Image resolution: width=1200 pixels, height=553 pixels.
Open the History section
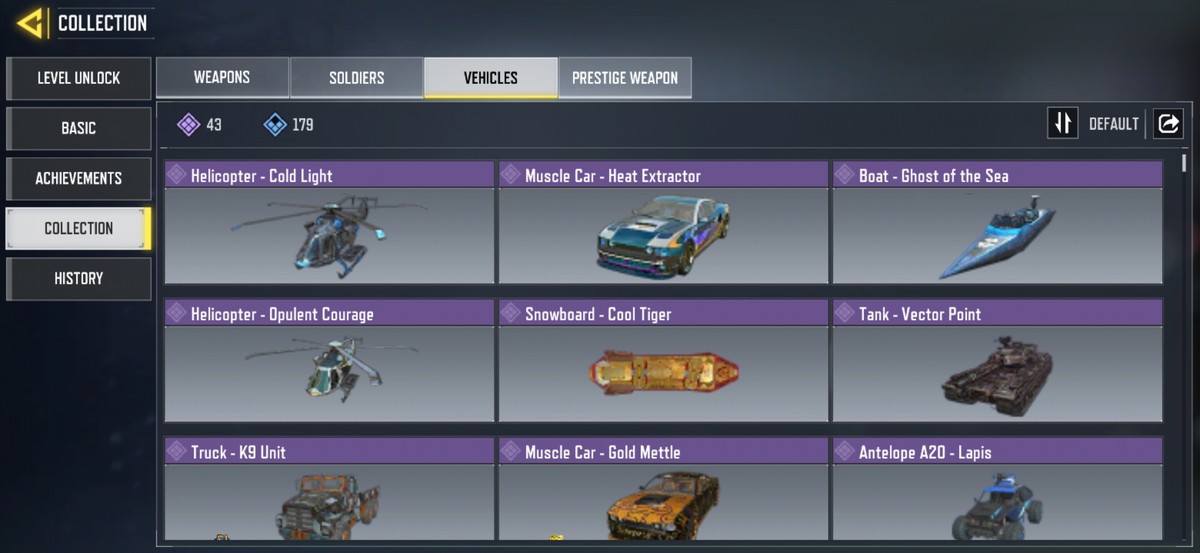(78, 278)
